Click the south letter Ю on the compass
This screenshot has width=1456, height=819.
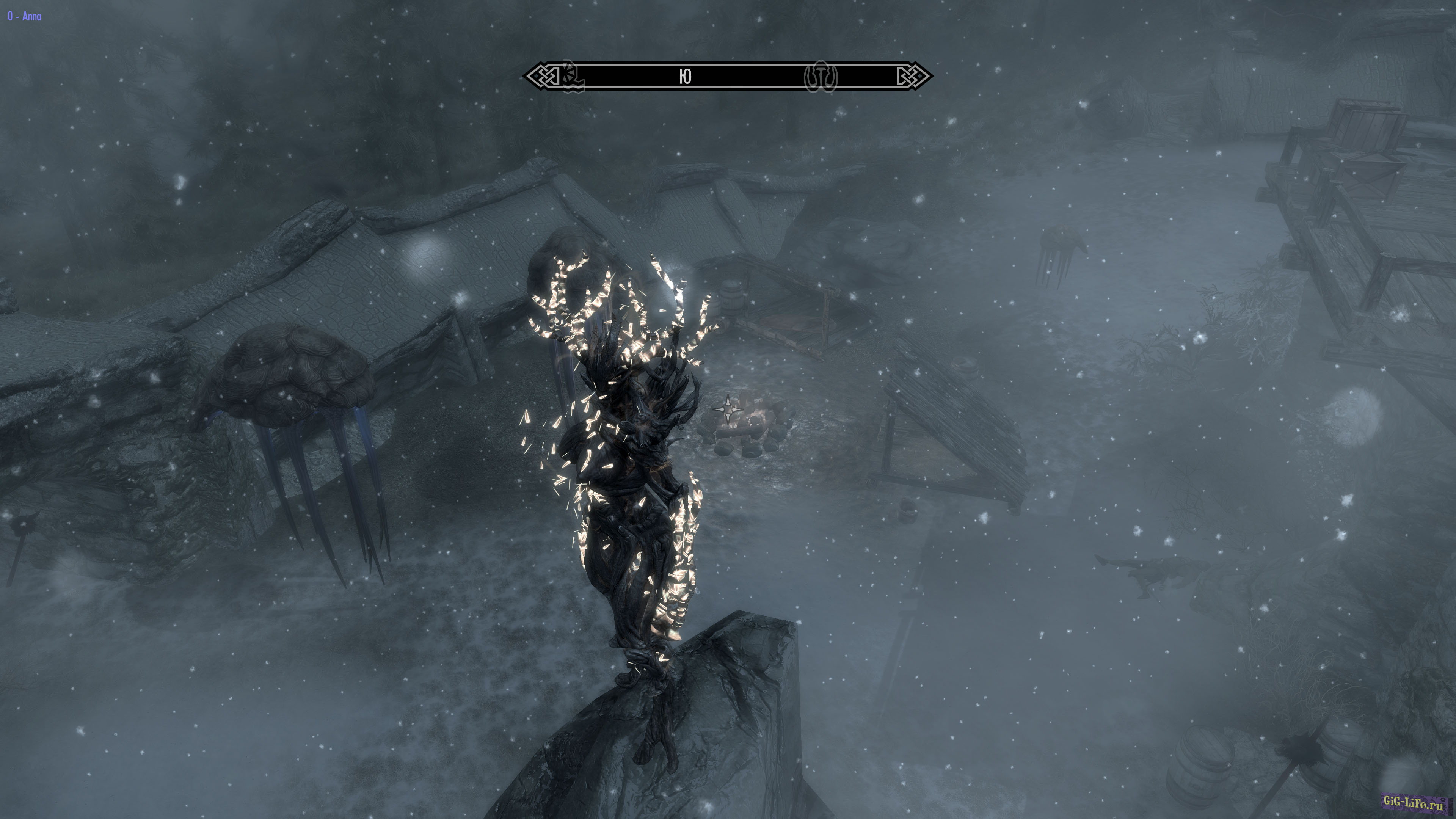(x=685, y=76)
